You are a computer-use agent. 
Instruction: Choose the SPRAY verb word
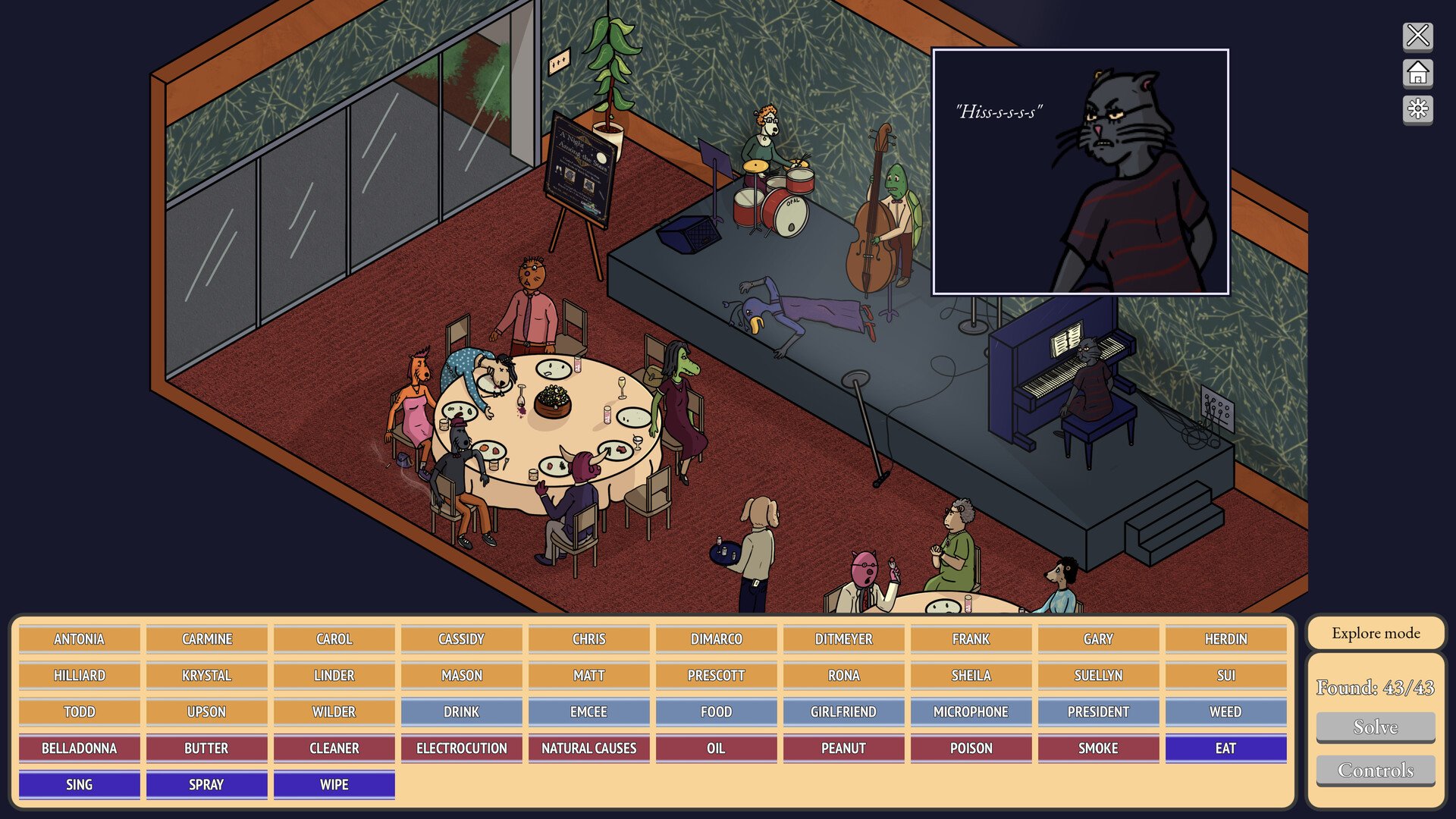(206, 785)
